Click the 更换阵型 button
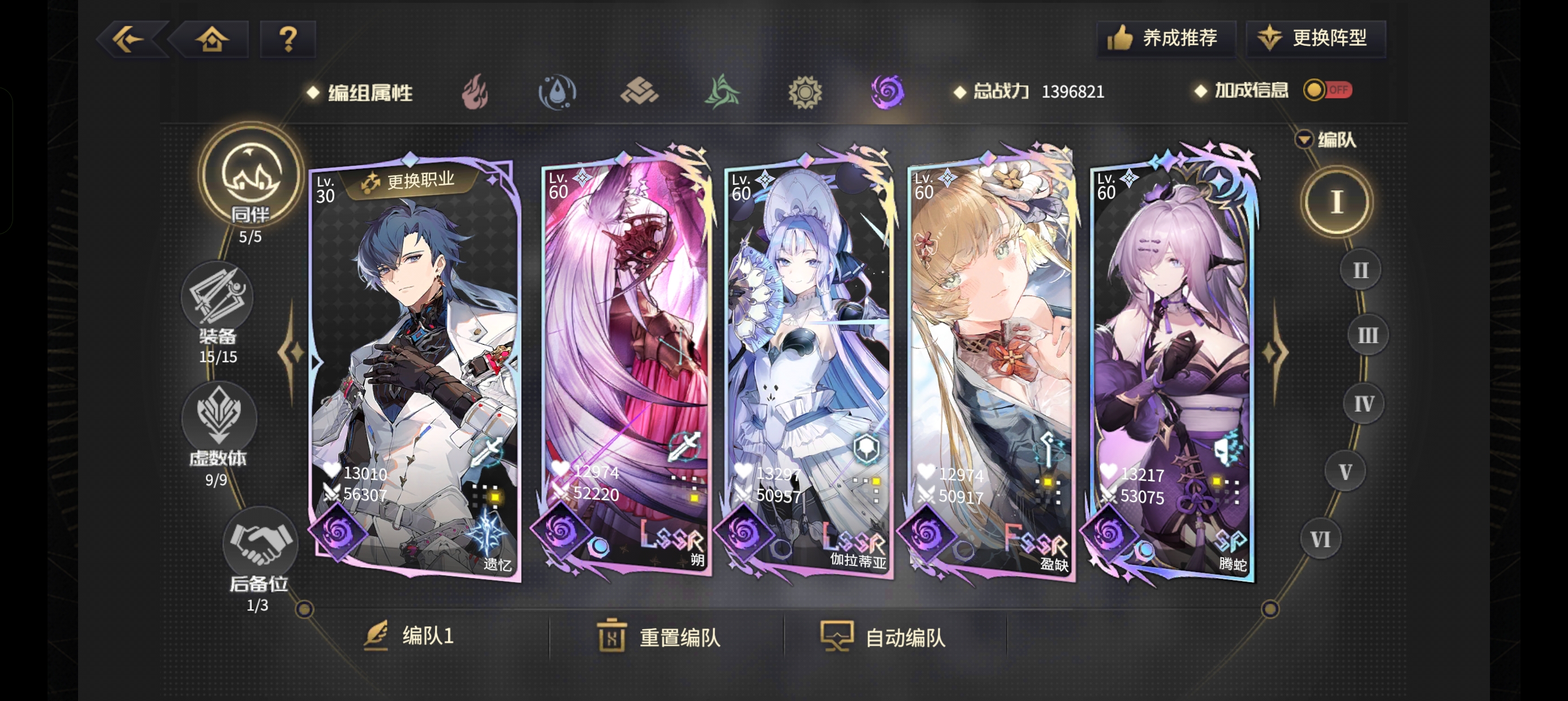The image size is (1568, 701). [x=1317, y=38]
